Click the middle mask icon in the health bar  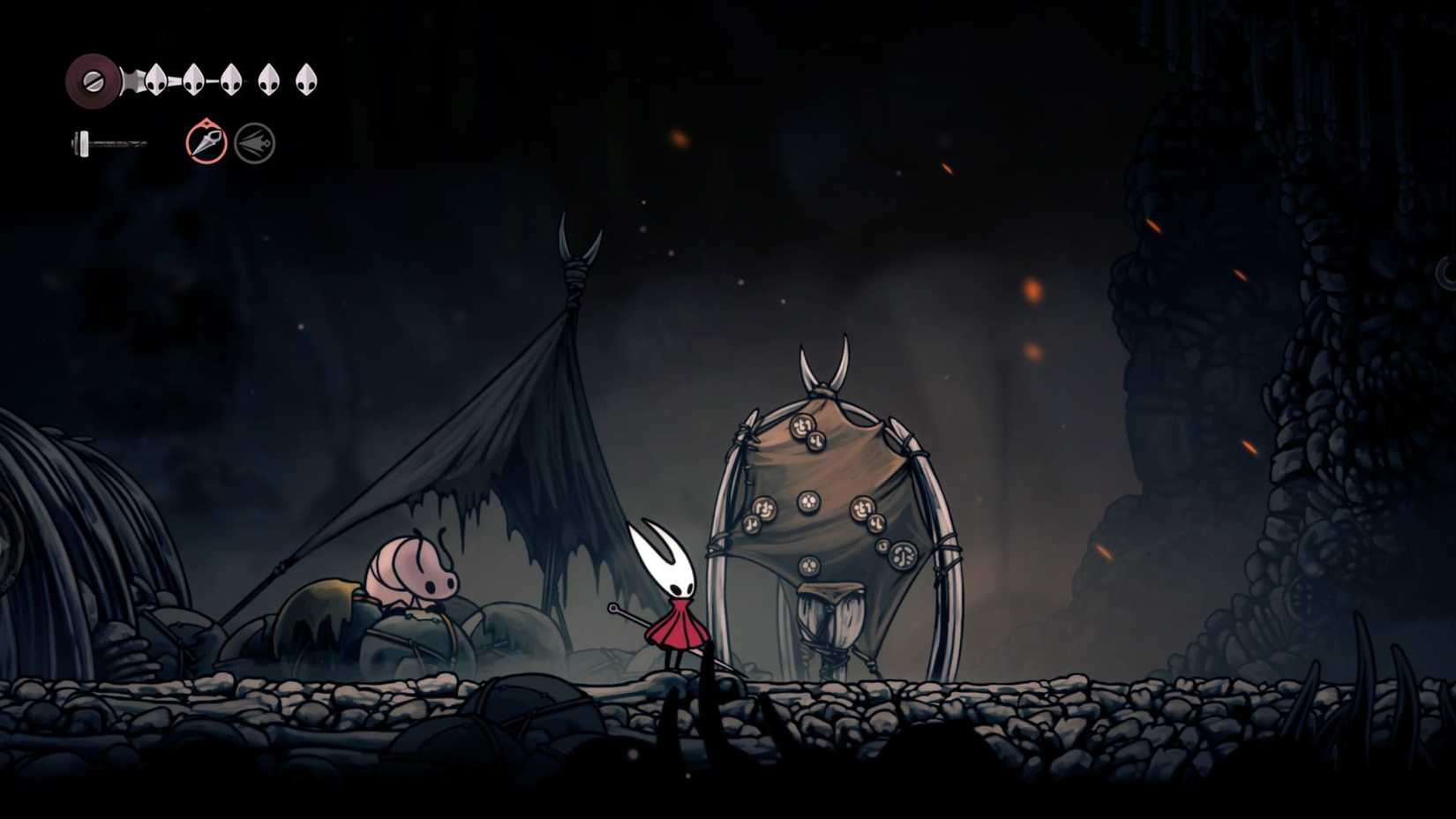pyautogui.click(x=233, y=79)
